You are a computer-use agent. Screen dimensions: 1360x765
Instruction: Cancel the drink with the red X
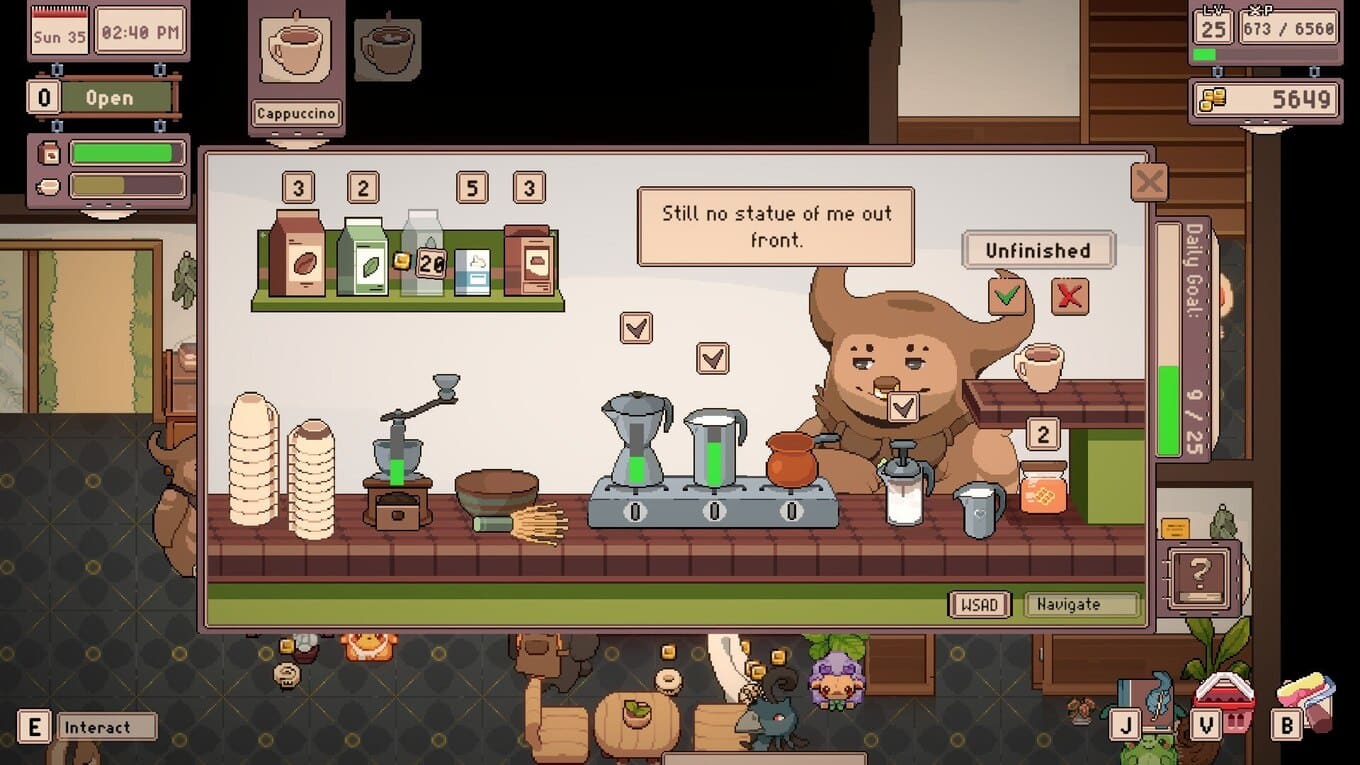click(1069, 296)
